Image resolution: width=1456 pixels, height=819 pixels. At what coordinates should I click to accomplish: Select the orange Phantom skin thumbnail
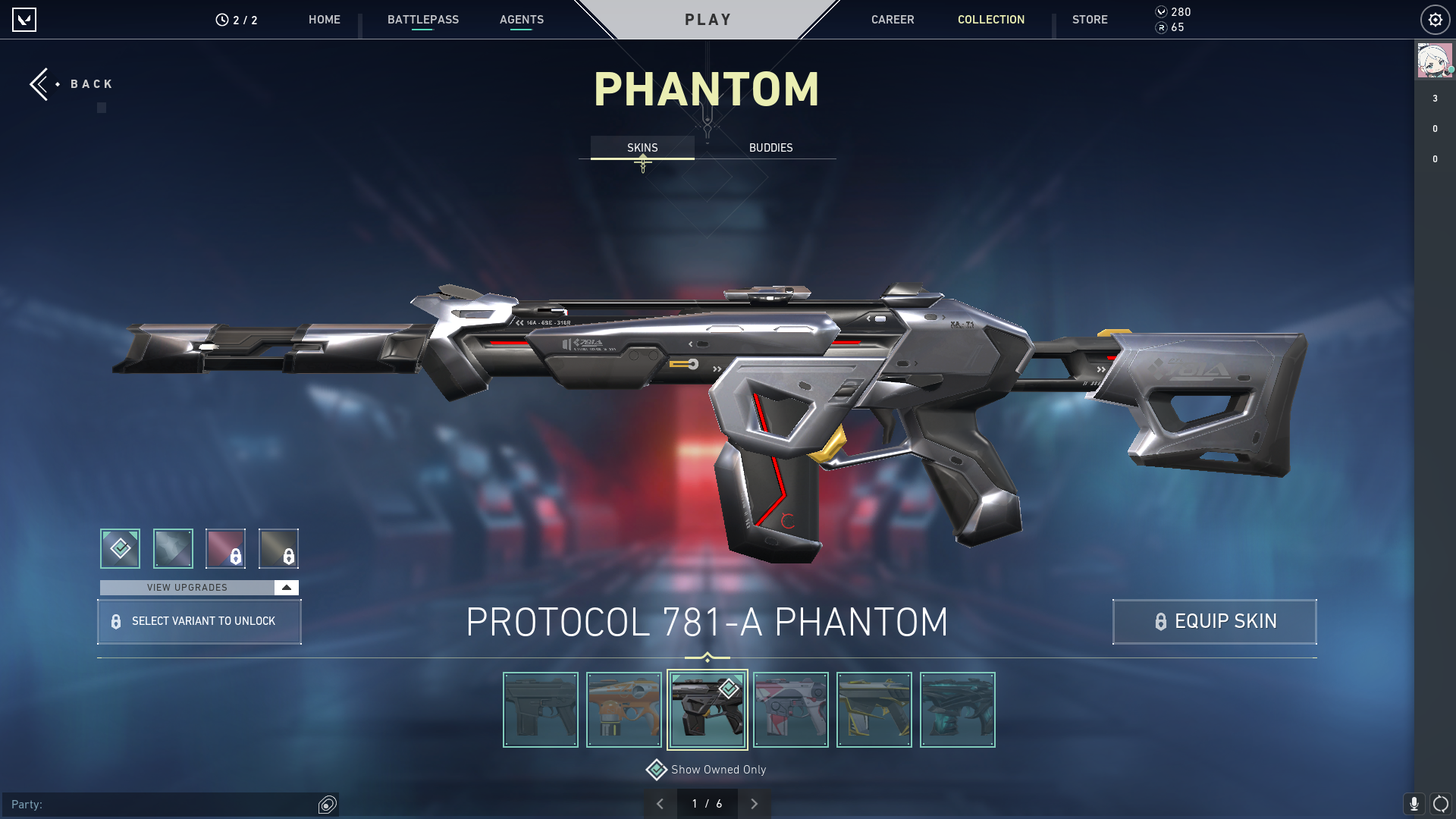point(623,709)
